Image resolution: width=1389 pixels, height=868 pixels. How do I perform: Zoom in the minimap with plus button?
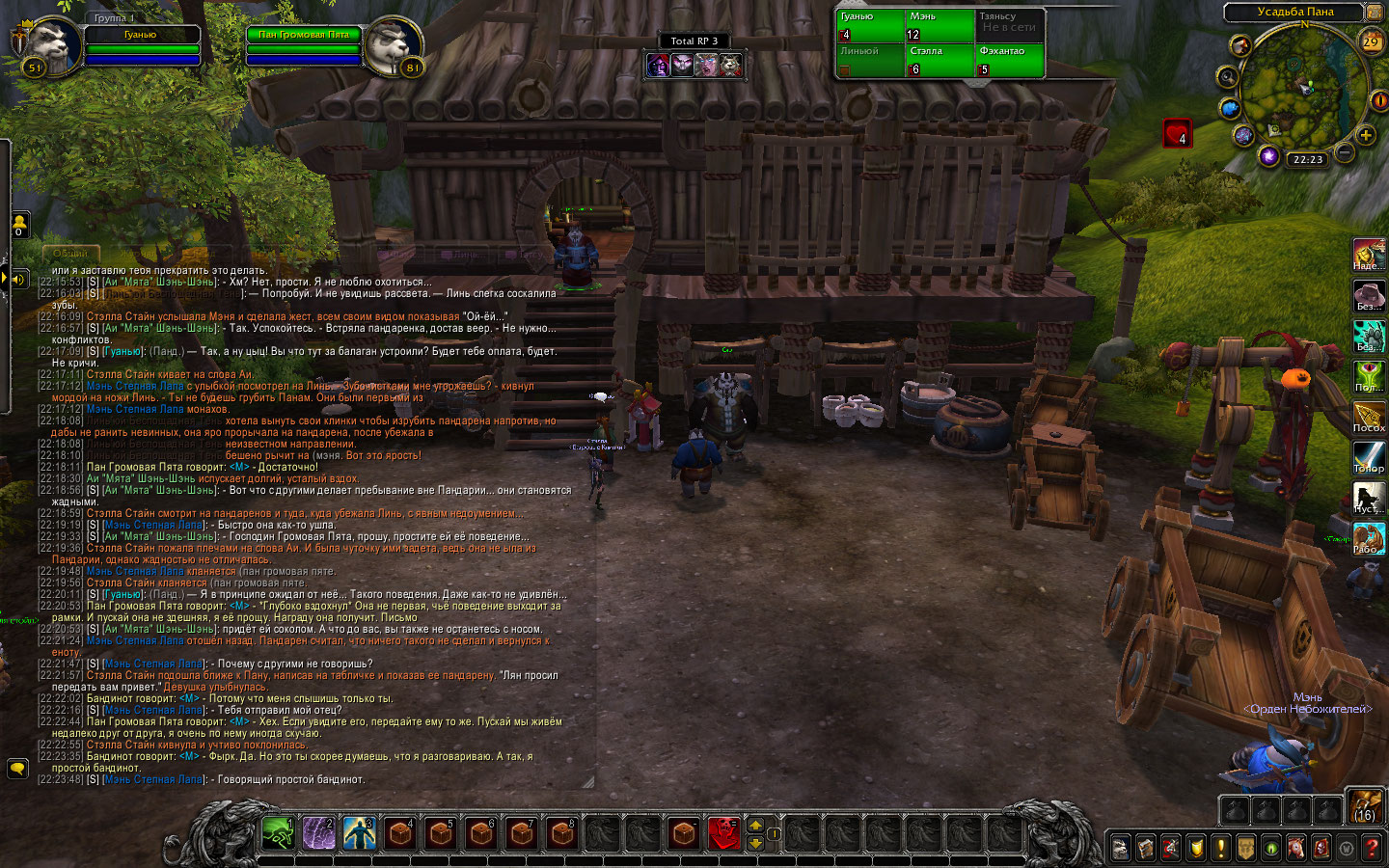pos(1366,136)
